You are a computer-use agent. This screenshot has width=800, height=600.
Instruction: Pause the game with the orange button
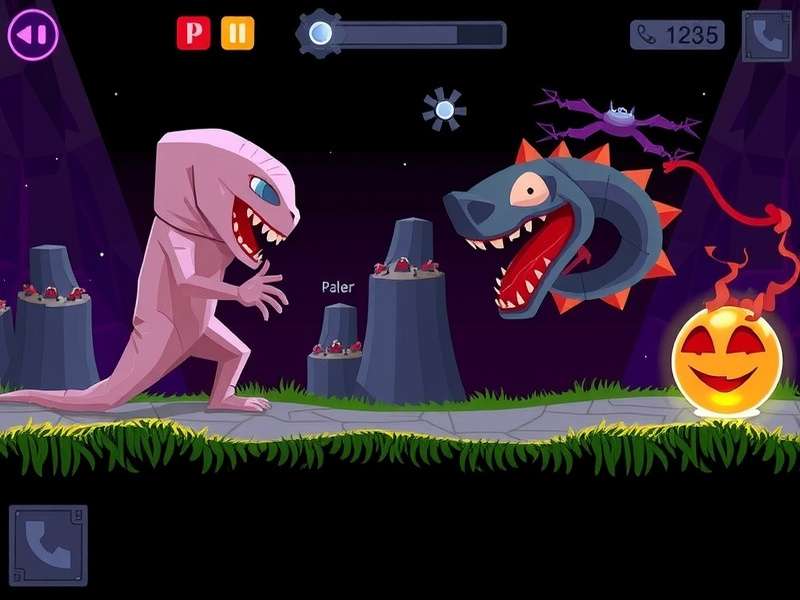[x=237, y=33]
